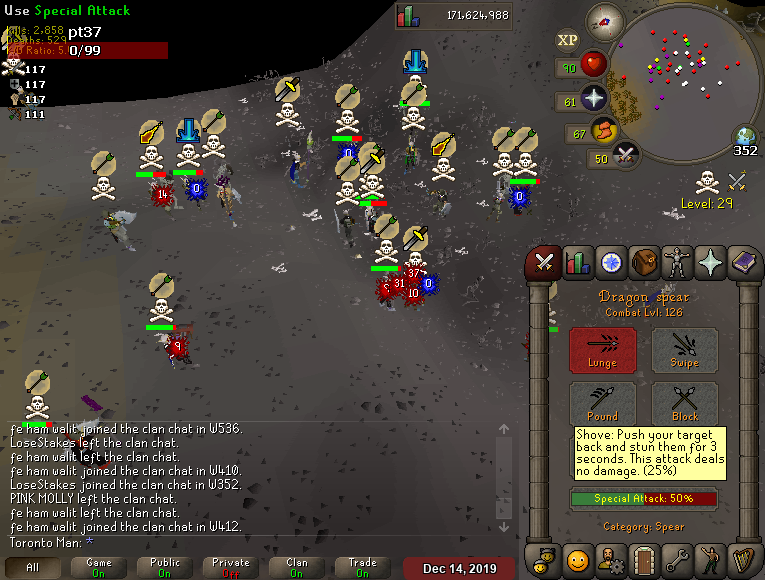
Task: Switch to the Block combat style
Action: pyautogui.click(x=685, y=404)
